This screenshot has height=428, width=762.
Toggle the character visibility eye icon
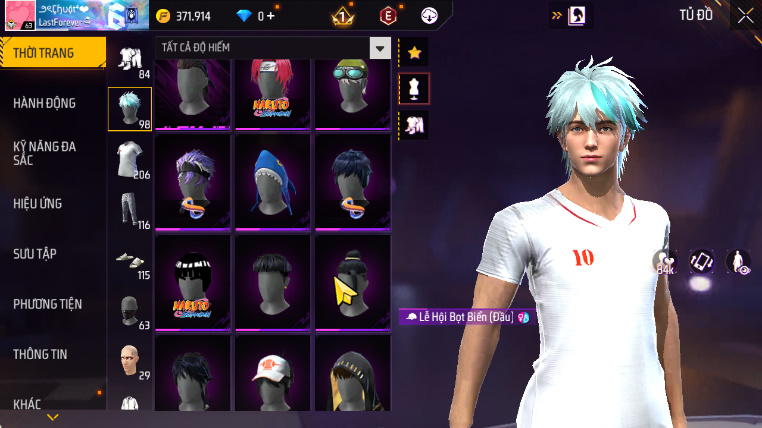(738, 262)
